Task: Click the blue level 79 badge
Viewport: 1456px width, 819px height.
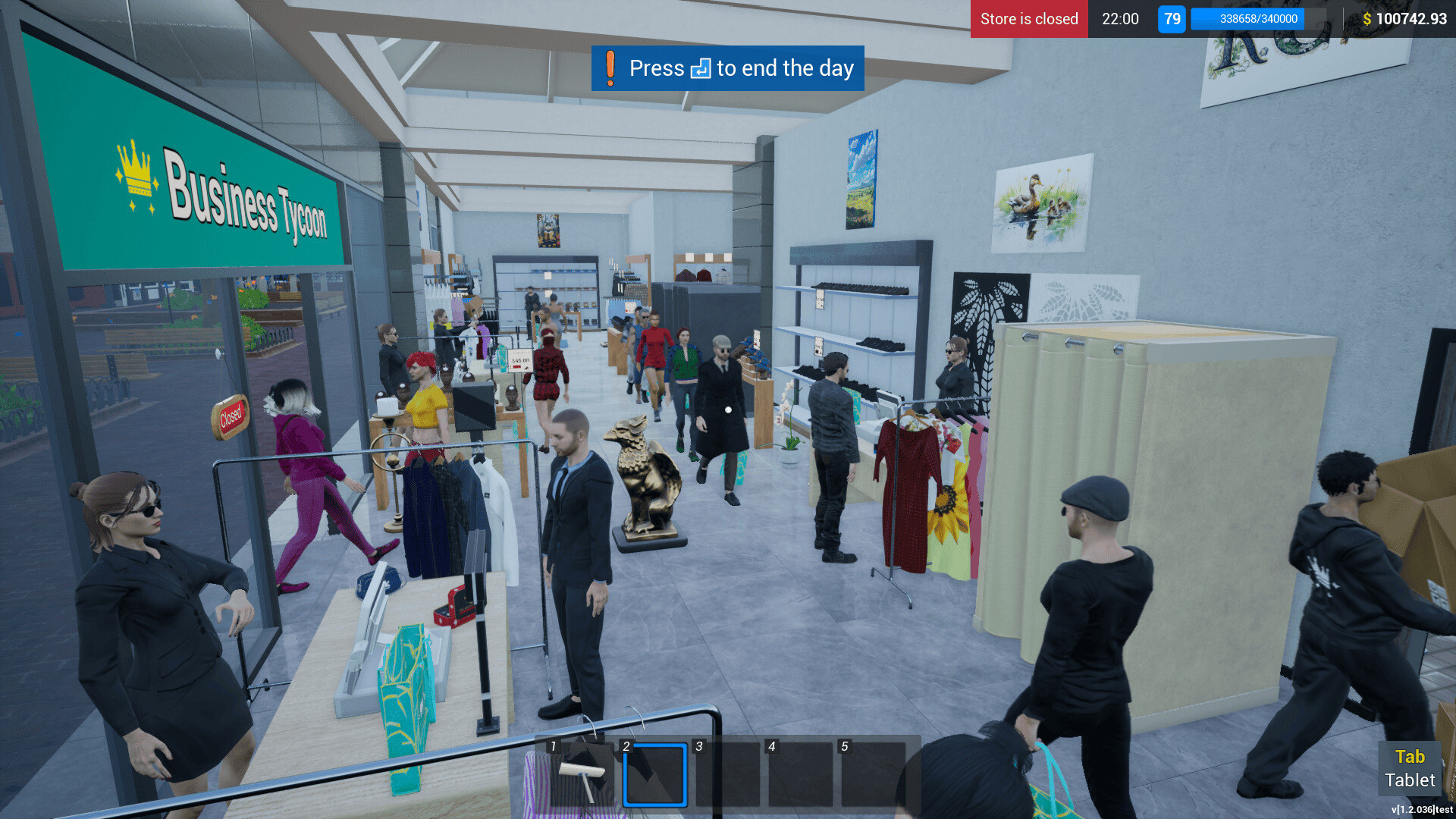Action: click(1171, 19)
